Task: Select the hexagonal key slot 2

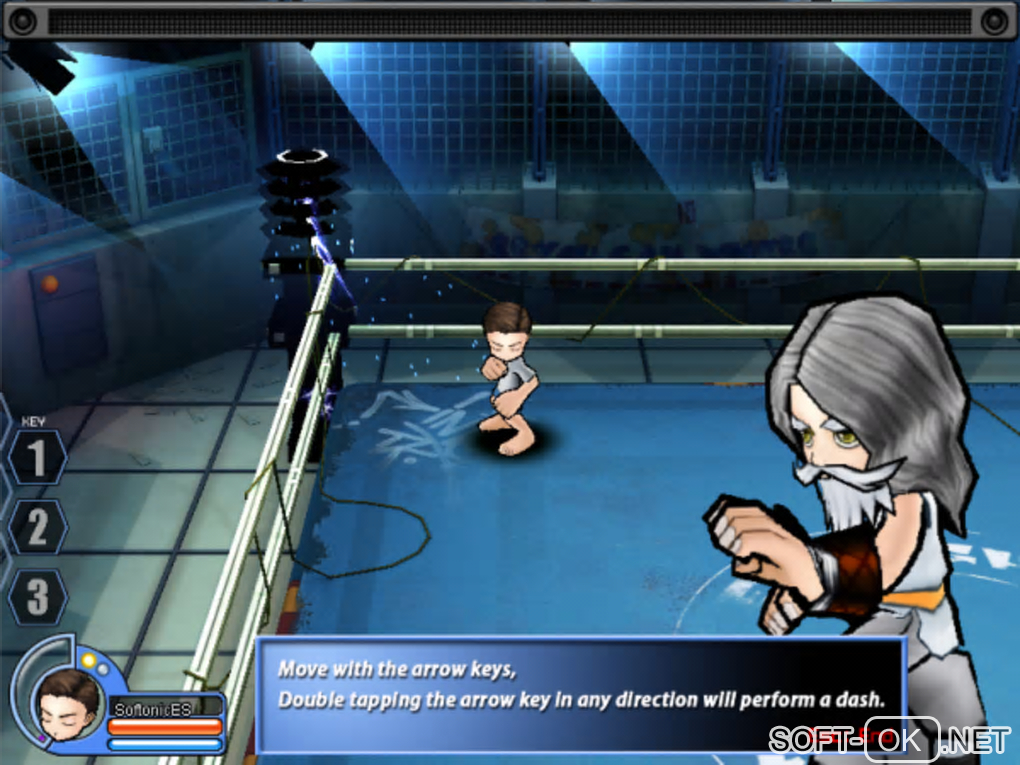Action: point(37,528)
